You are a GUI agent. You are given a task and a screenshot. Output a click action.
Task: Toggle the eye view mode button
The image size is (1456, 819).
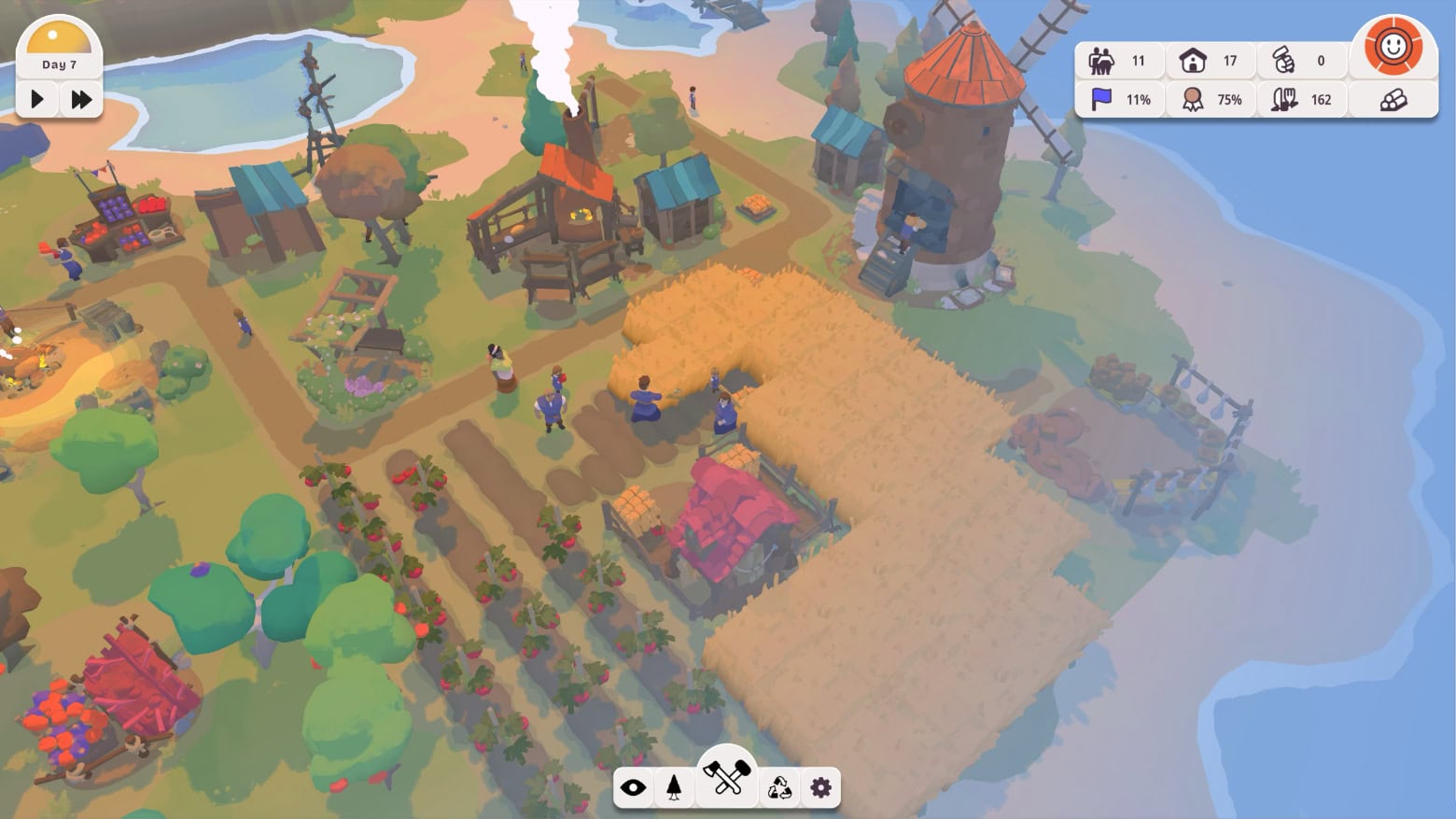pos(633,788)
